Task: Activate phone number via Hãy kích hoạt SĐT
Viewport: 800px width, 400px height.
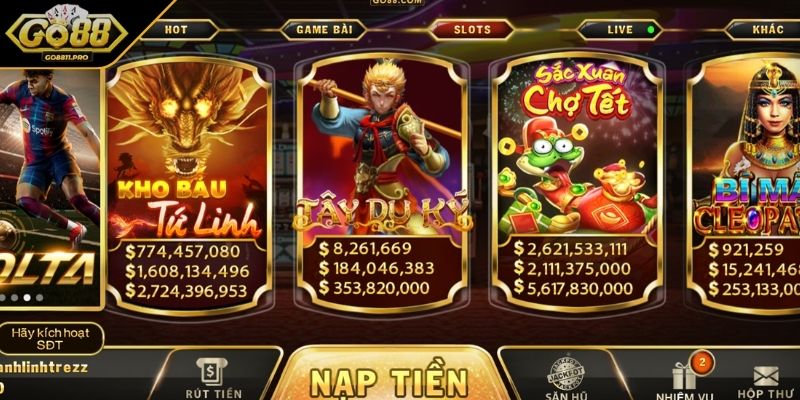Action: [x=50, y=338]
